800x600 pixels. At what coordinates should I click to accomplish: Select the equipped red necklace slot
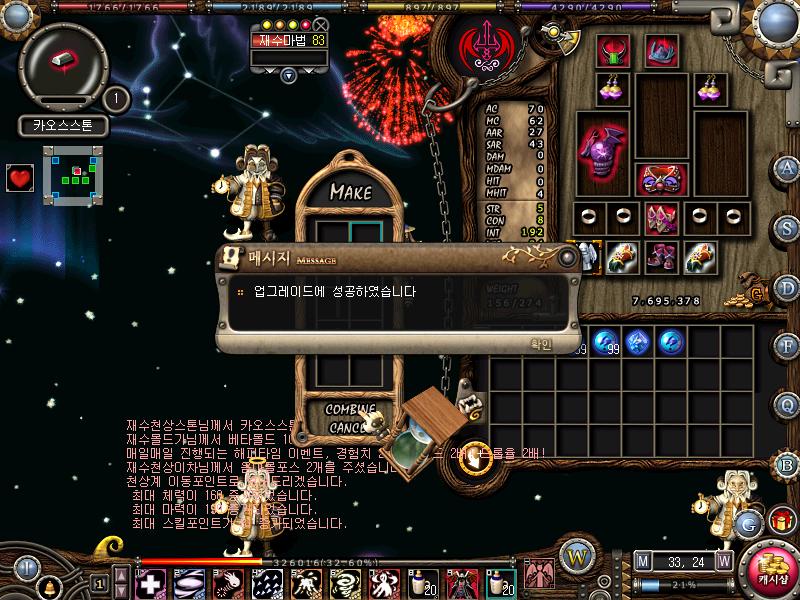click(612, 51)
